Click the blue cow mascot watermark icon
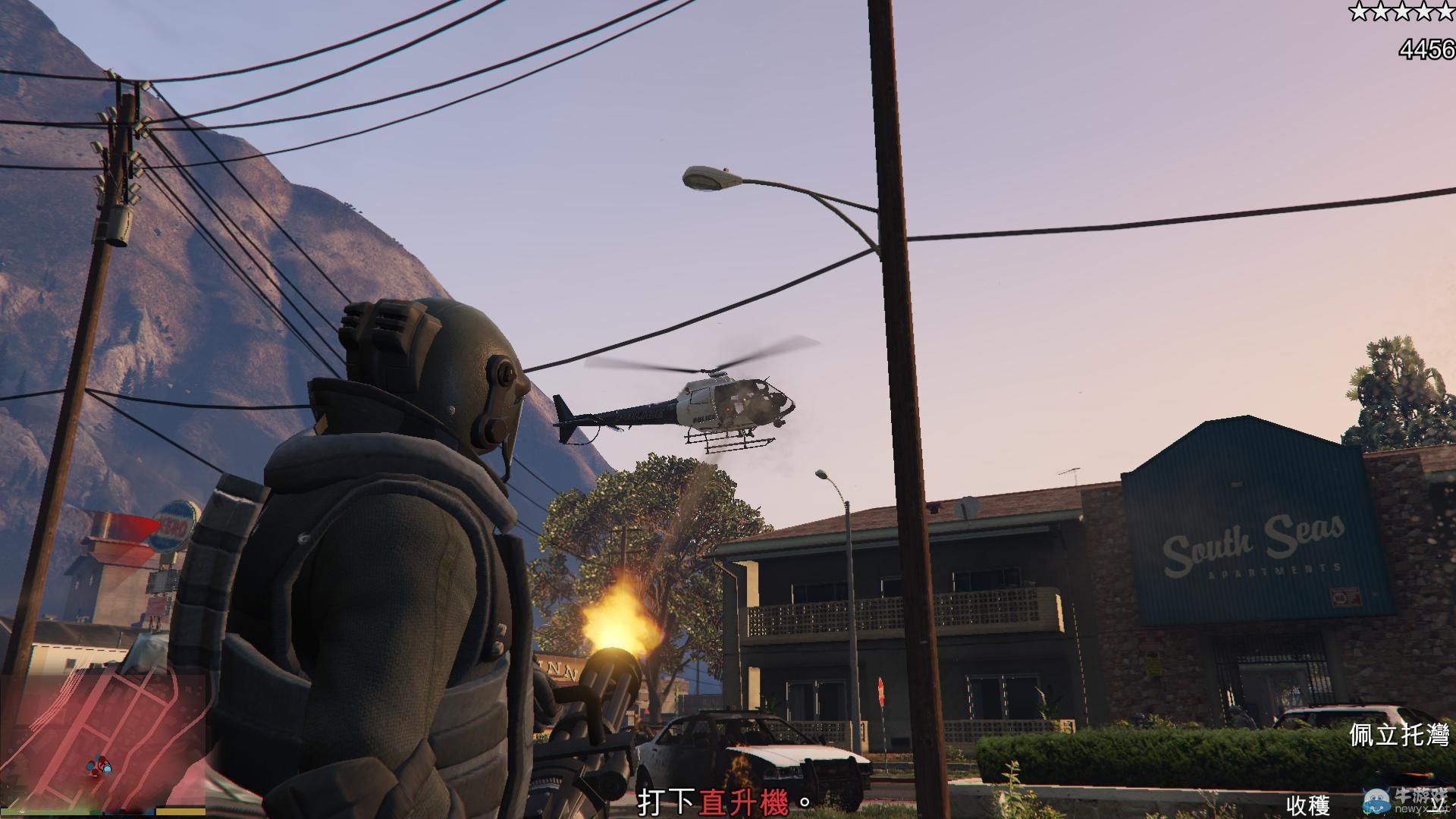 click(1377, 801)
